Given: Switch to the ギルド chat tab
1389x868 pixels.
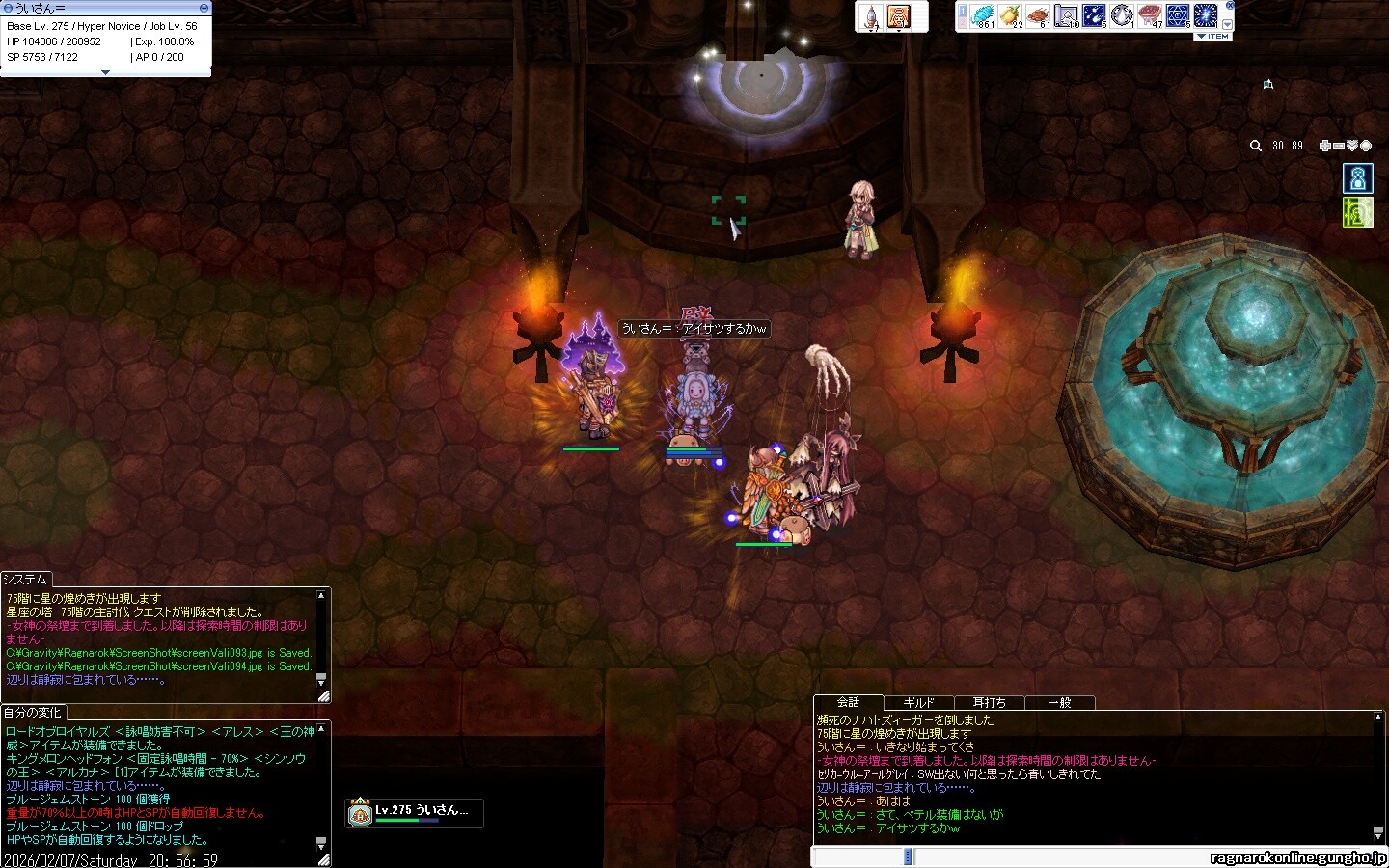Looking at the screenshot, I should (918, 703).
